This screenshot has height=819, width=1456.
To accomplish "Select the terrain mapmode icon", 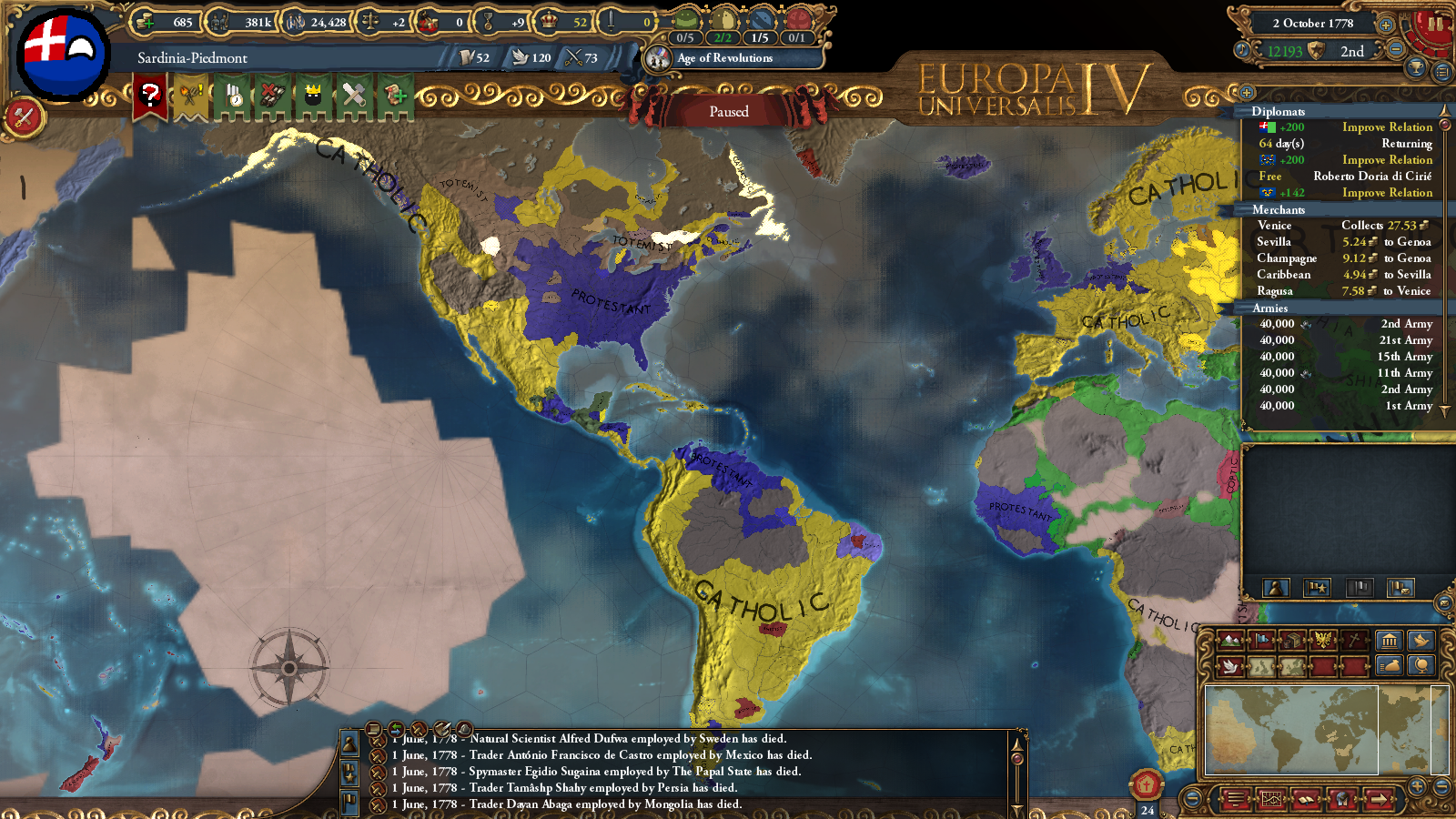I will tap(1230, 641).
